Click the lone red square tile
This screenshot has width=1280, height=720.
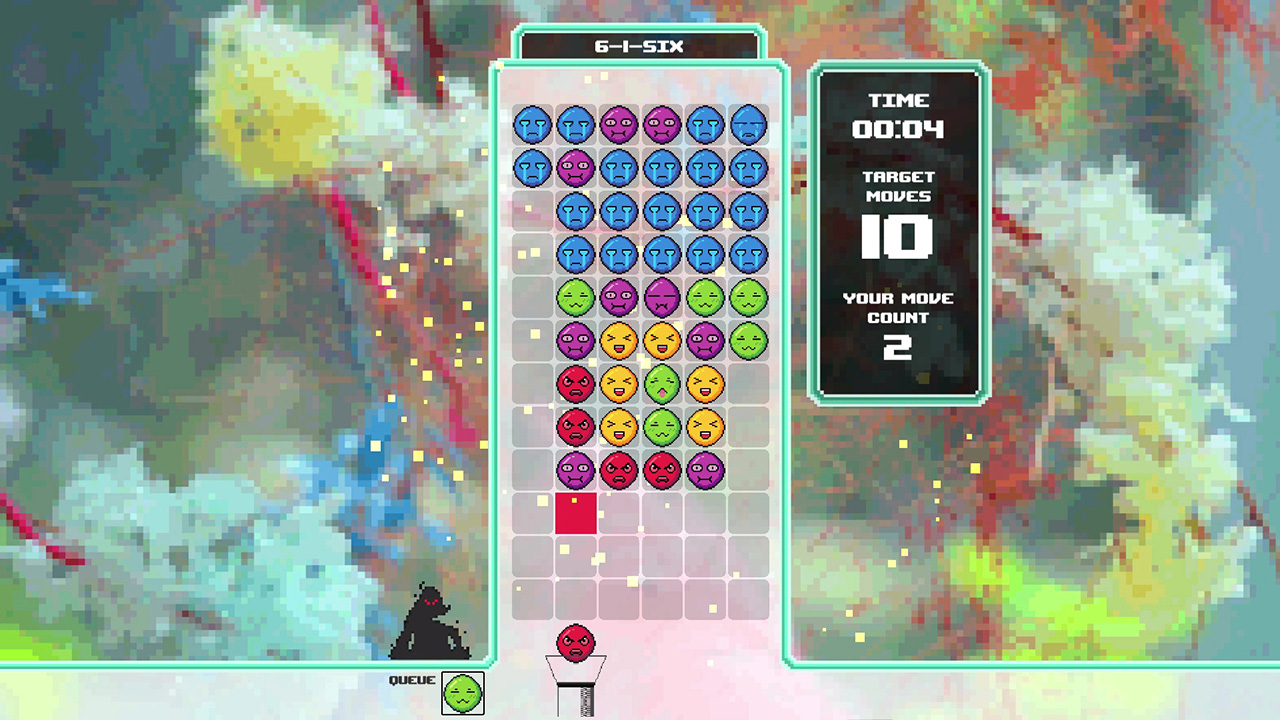pyautogui.click(x=576, y=513)
